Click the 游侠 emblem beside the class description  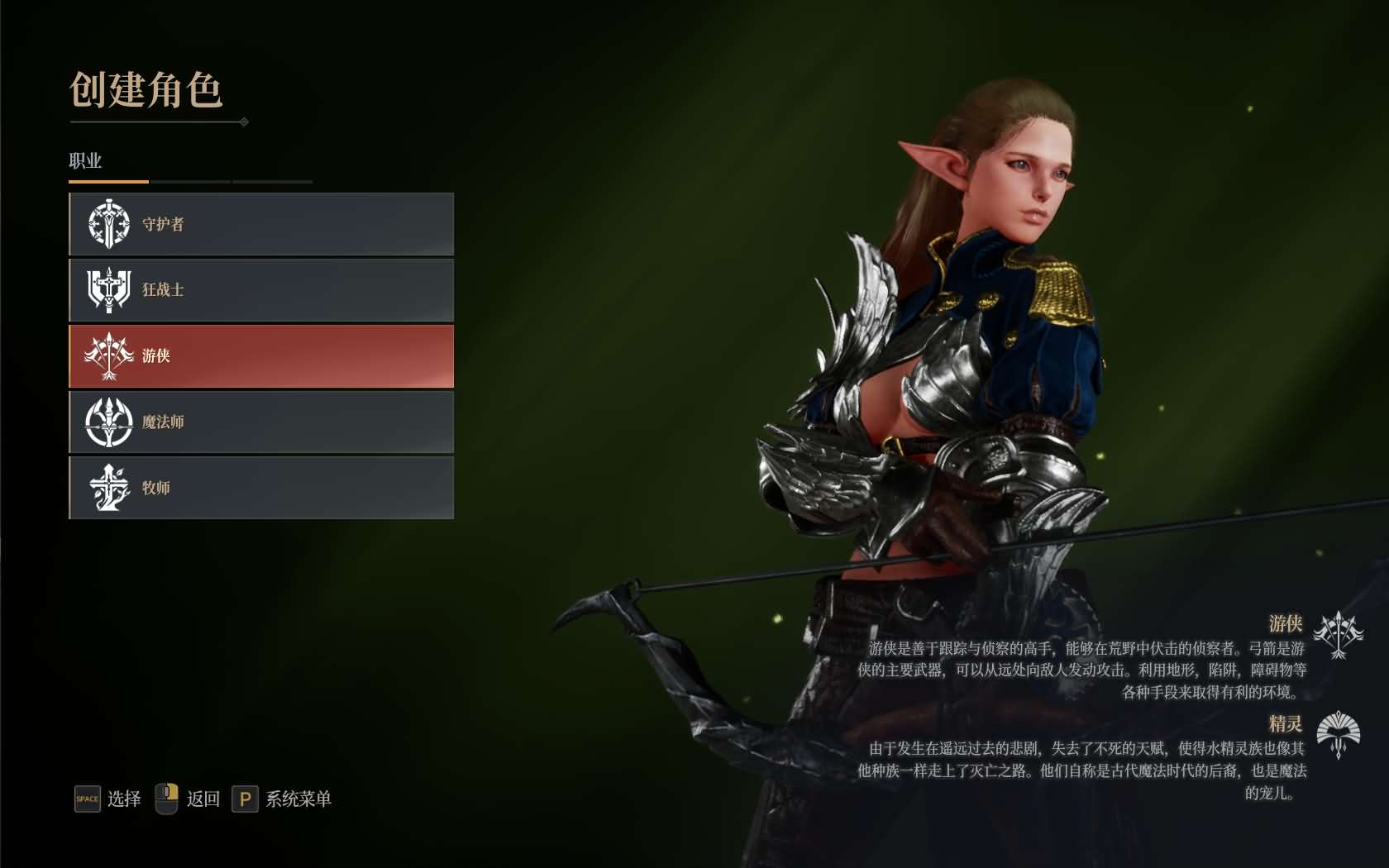1339,635
